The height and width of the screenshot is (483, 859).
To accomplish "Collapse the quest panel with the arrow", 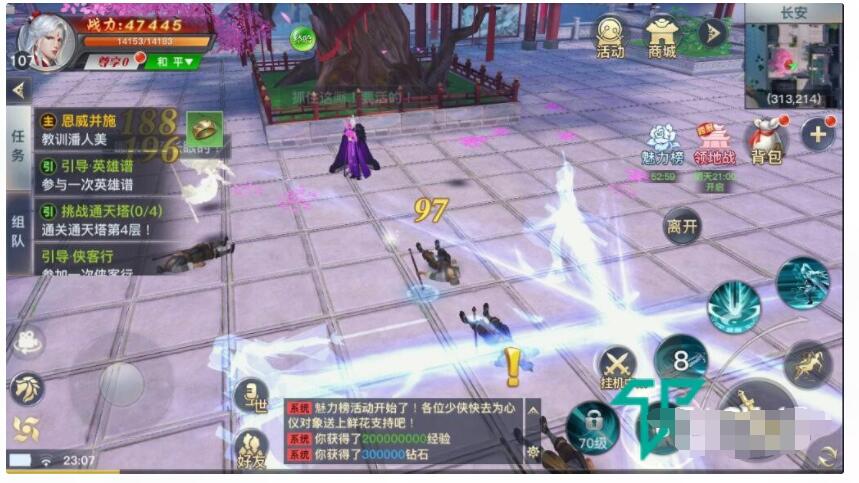I will point(17,90).
